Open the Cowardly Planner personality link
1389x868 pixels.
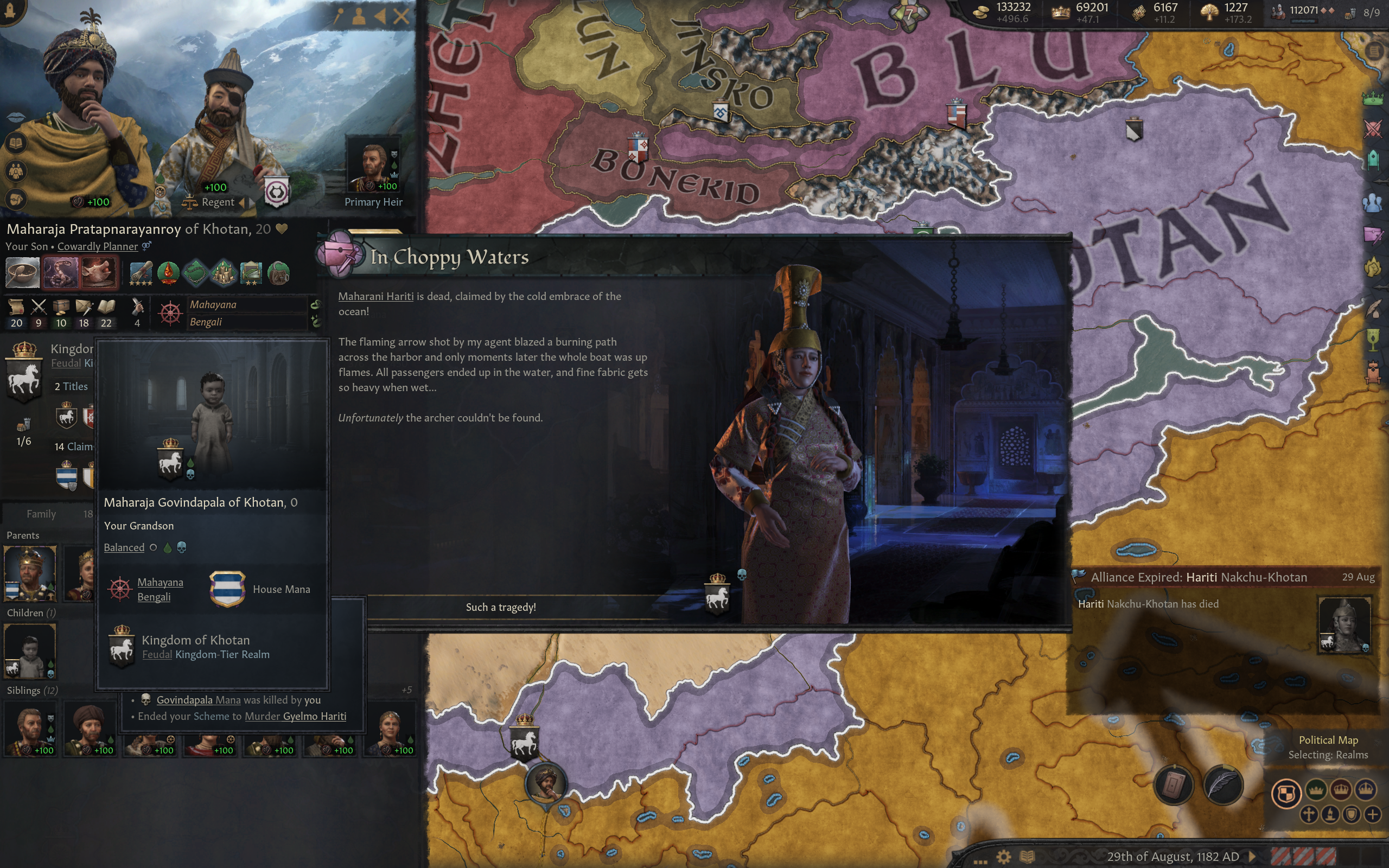pyautogui.click(x=98, y=246)
